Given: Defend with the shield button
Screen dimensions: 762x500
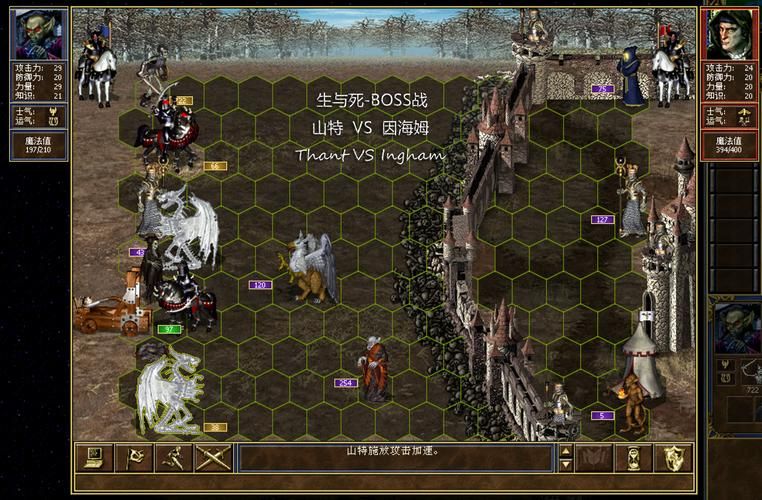Looking at the screenshot, I should coord(673,458).
